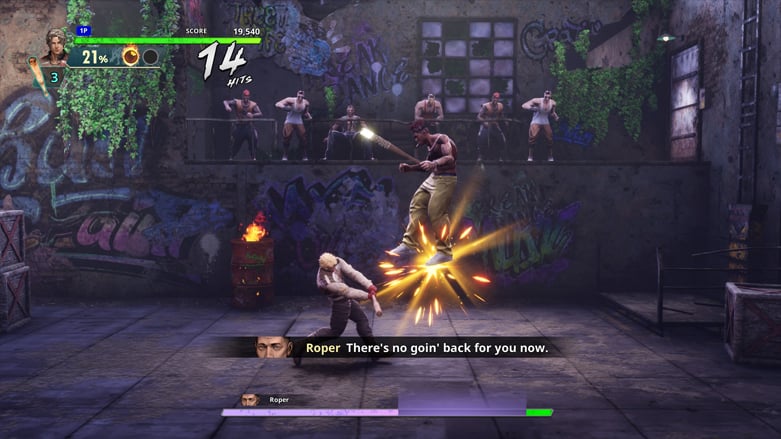781x439 pixels.
Task: Select Roper's small portrait above the boss bar
Action: coord(250,399)
